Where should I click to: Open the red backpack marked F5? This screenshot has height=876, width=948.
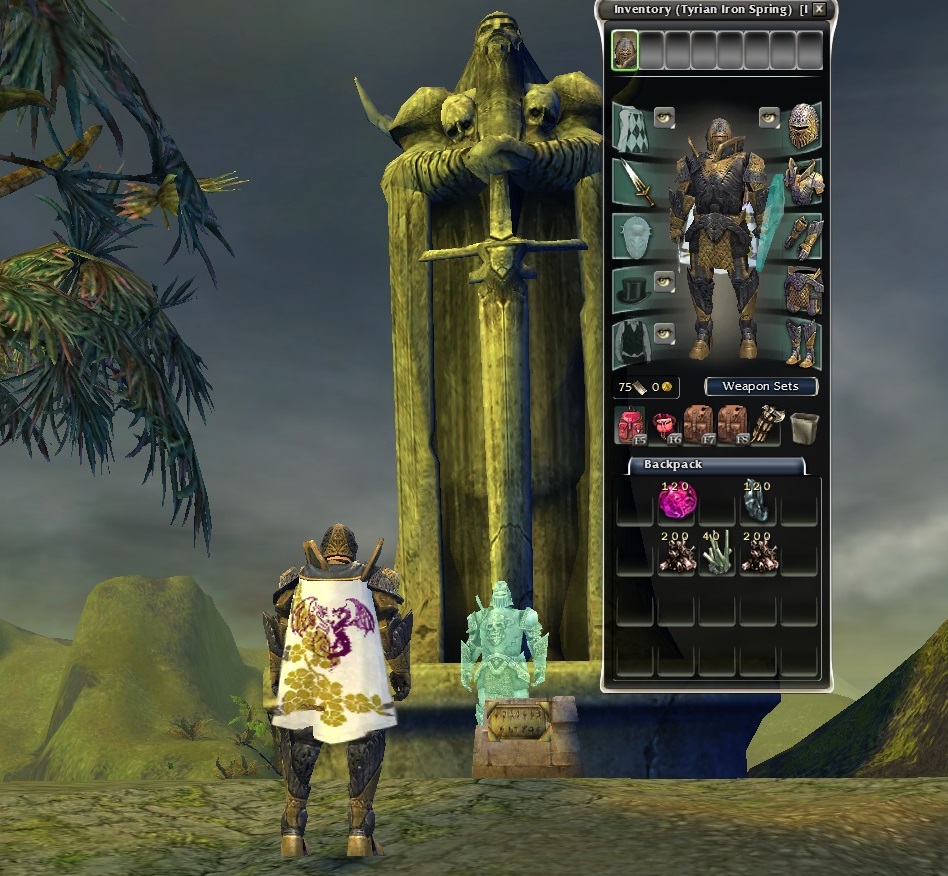[x=630, y=425]
